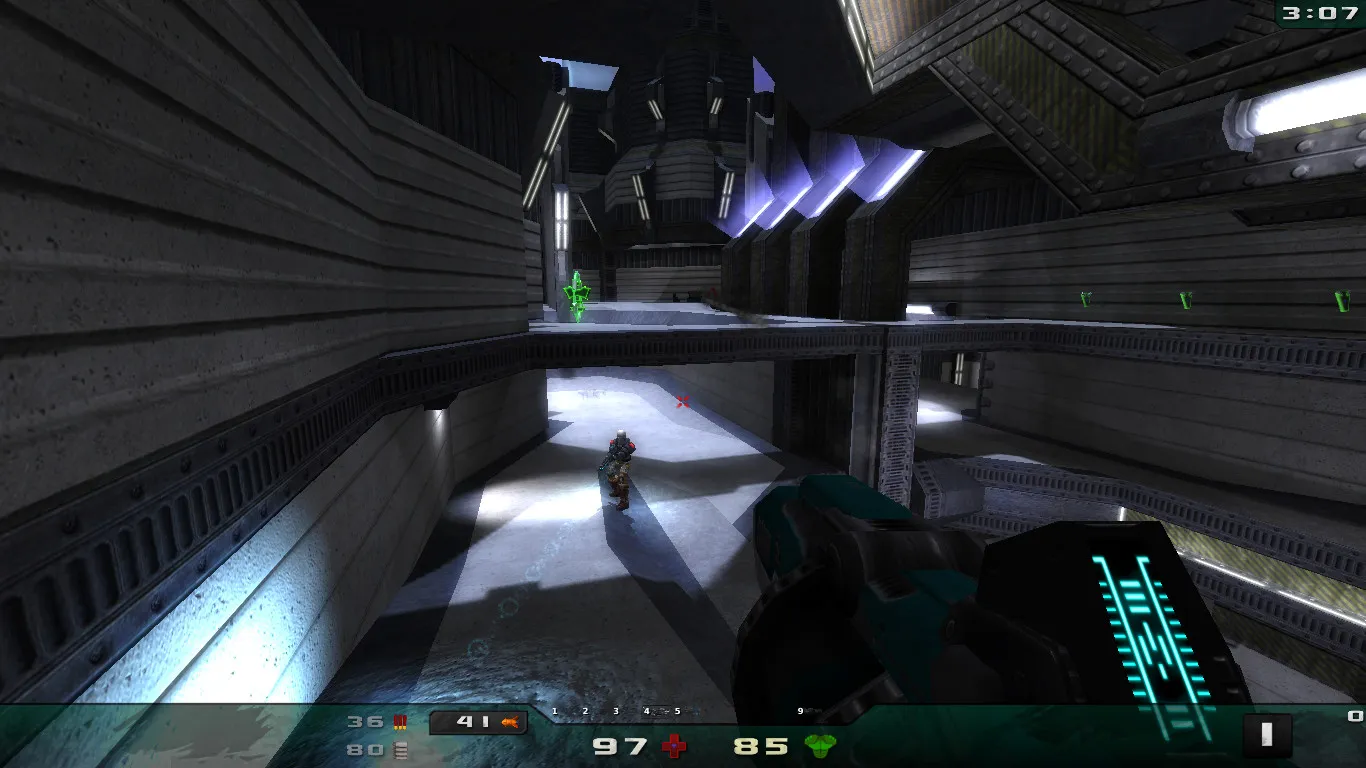The width and height of the screenshot is (1366, 768).
Task: Click the green body armor icon
Action: pos(820,746)
